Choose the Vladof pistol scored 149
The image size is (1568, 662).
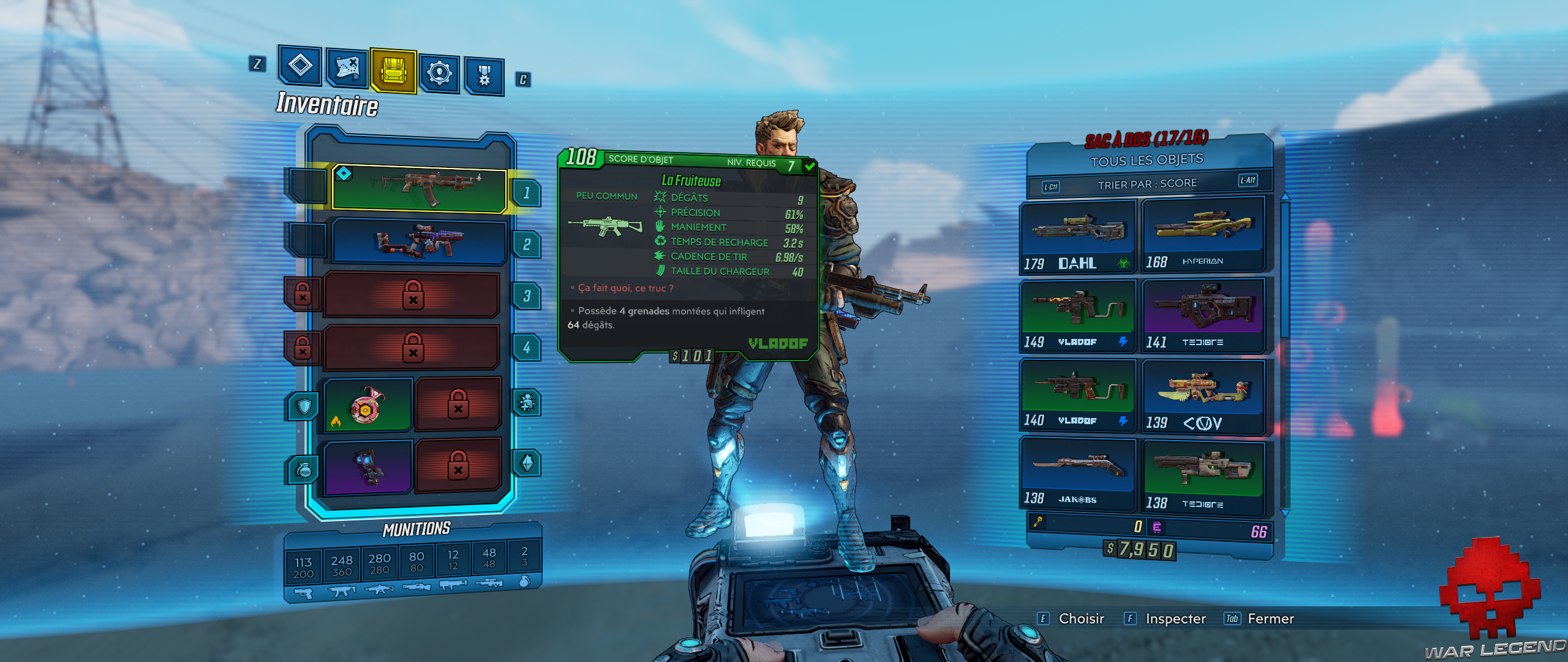[1077, 316]
